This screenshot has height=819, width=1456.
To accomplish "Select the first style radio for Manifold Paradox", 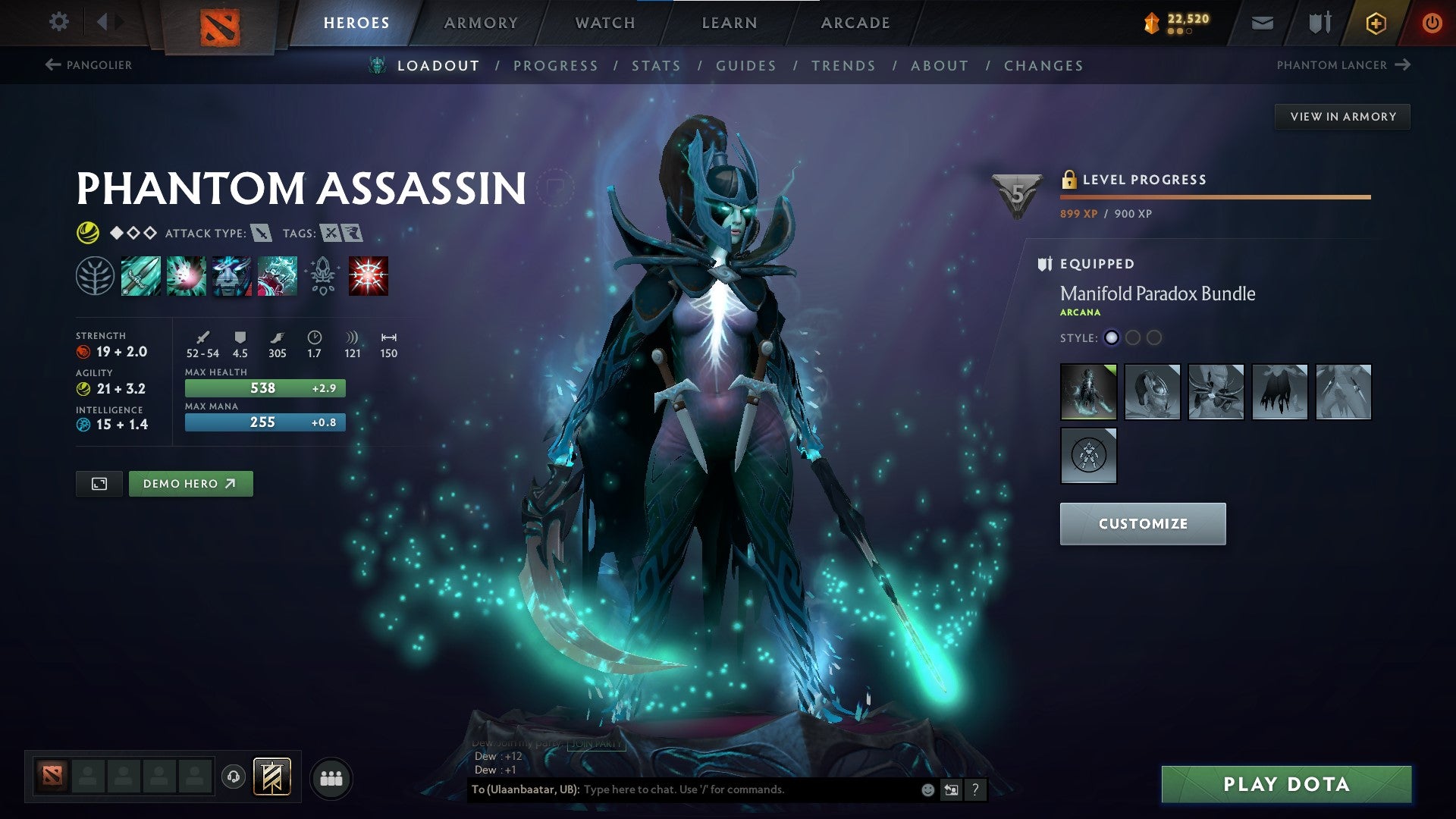I will coord(1112,339).
